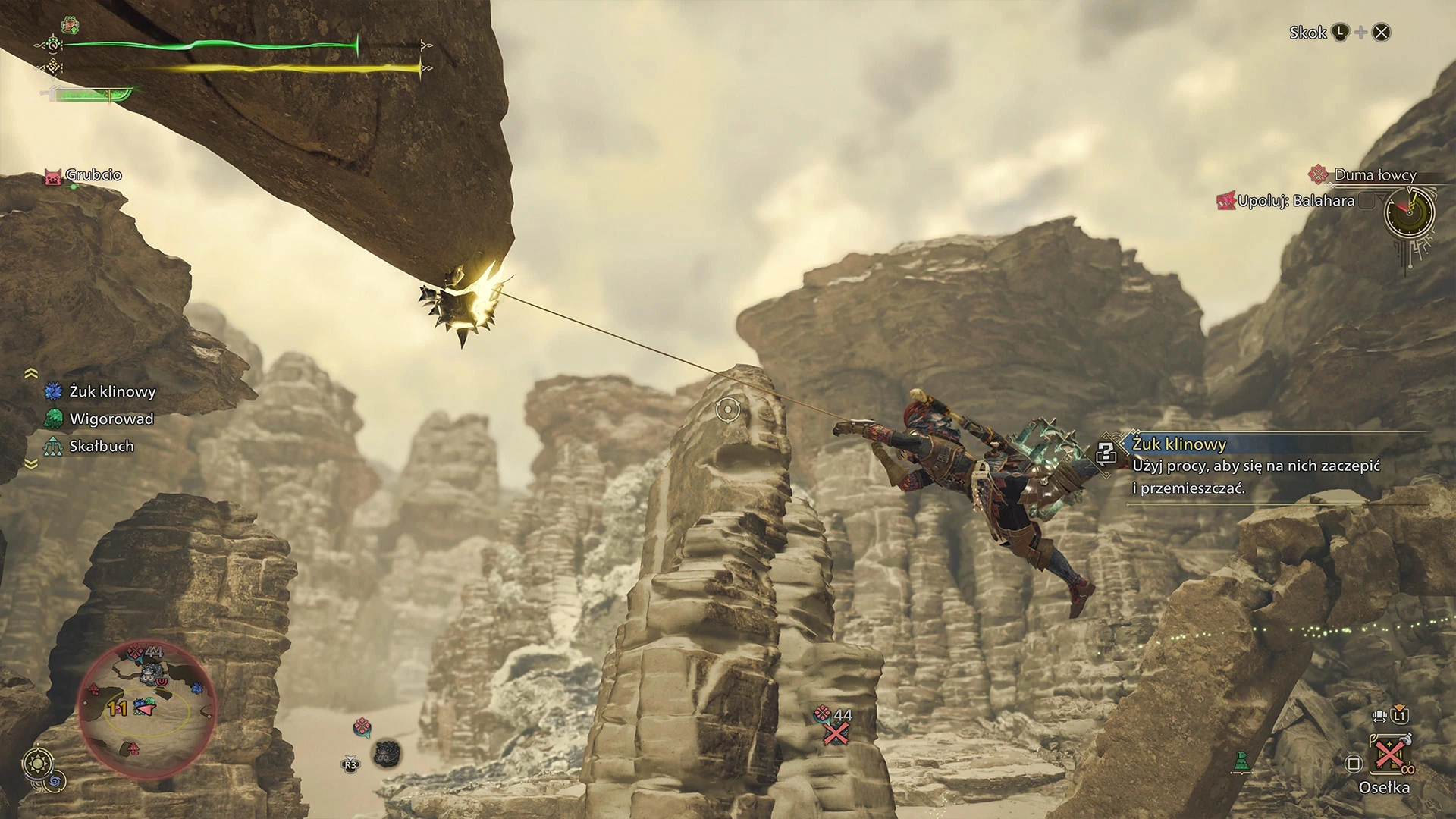Choose Wigorowad from the nearby list

(x=111, y=419)
